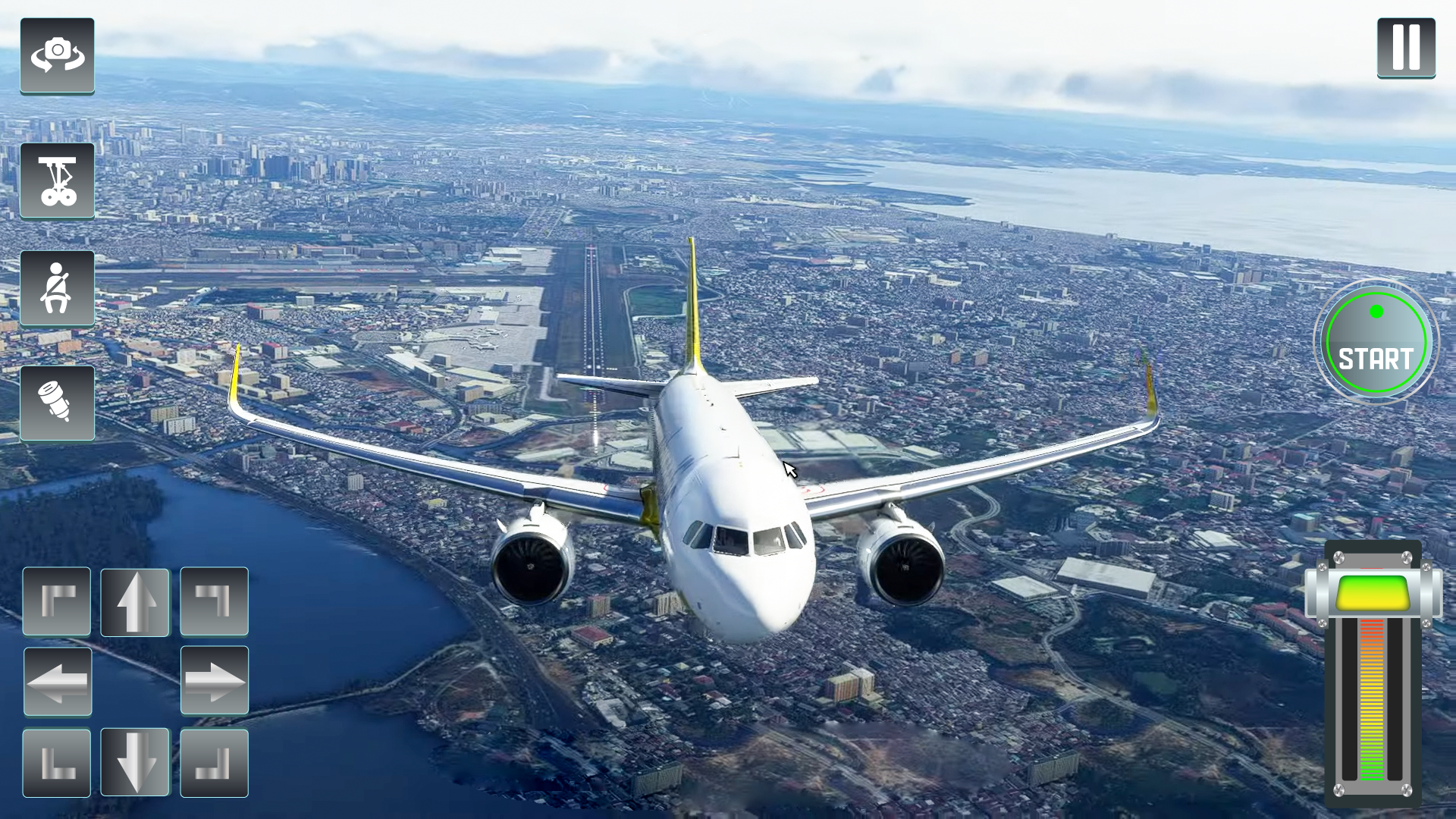The image size is (1456, 819).
Task: Click the right arrow steering control
Action: [213, 681]
